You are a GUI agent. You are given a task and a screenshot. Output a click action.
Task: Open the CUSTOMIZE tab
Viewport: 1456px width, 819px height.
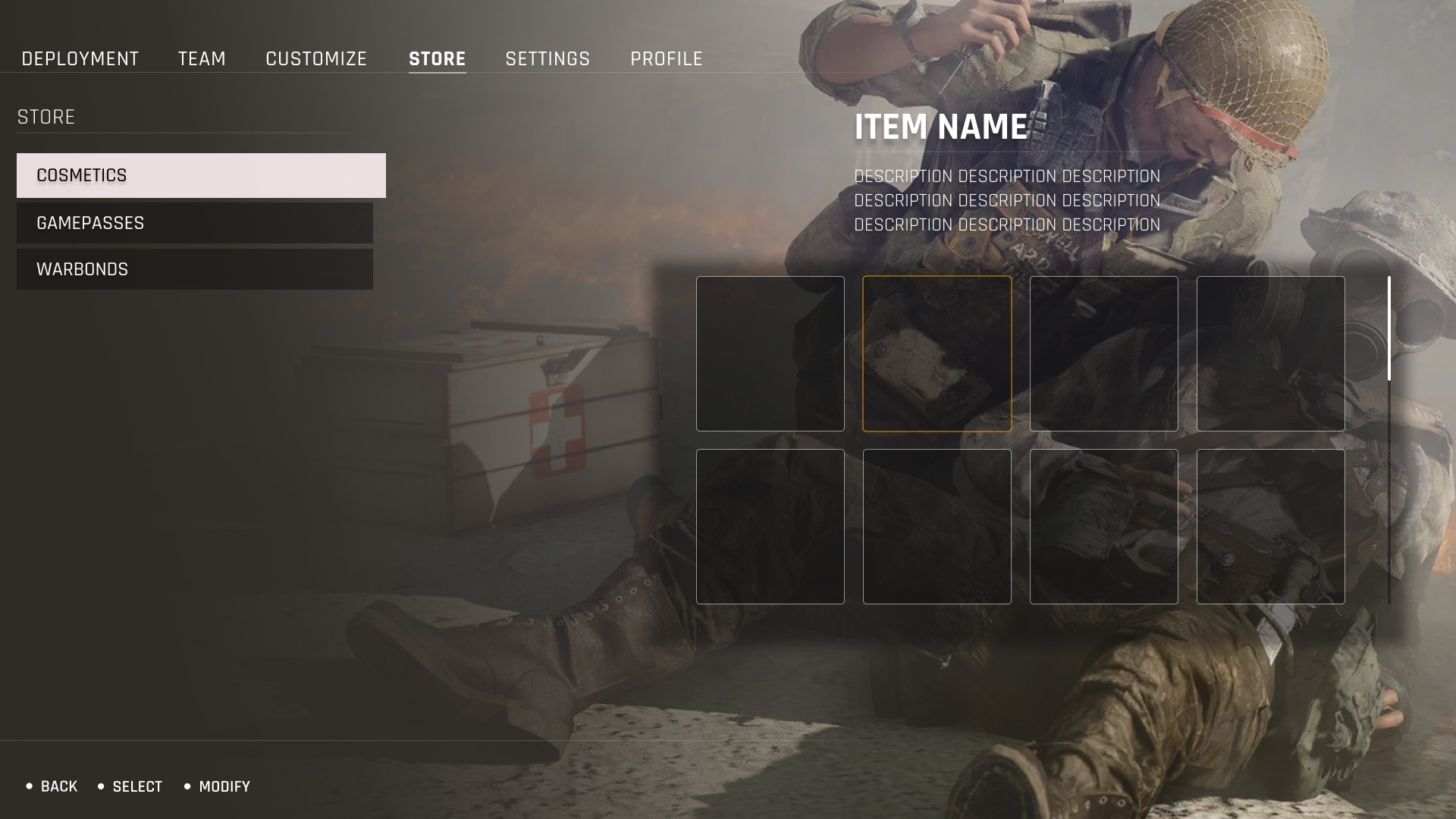(x=315, y=58)
